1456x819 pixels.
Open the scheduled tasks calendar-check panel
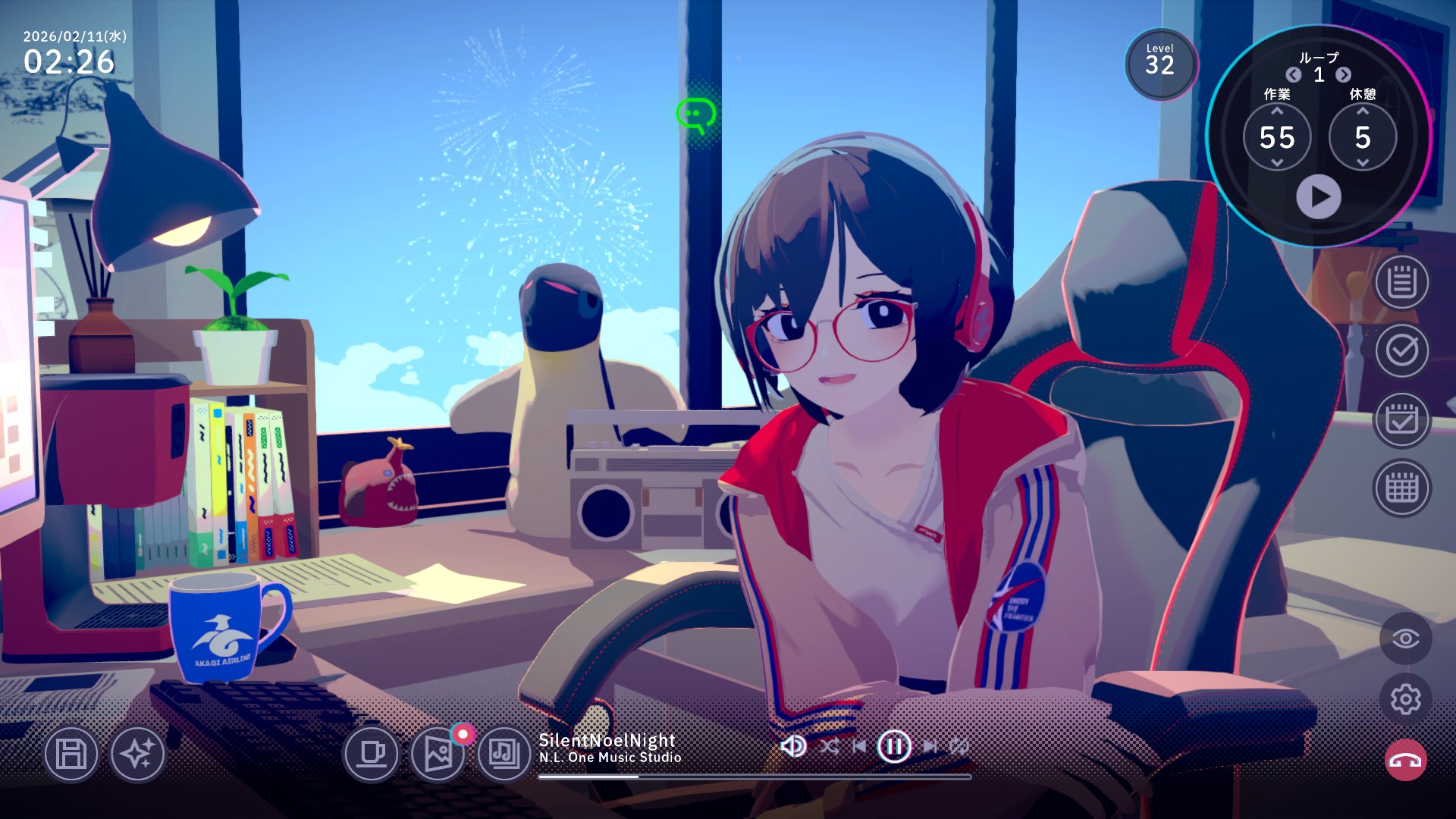click(1401, 419)
